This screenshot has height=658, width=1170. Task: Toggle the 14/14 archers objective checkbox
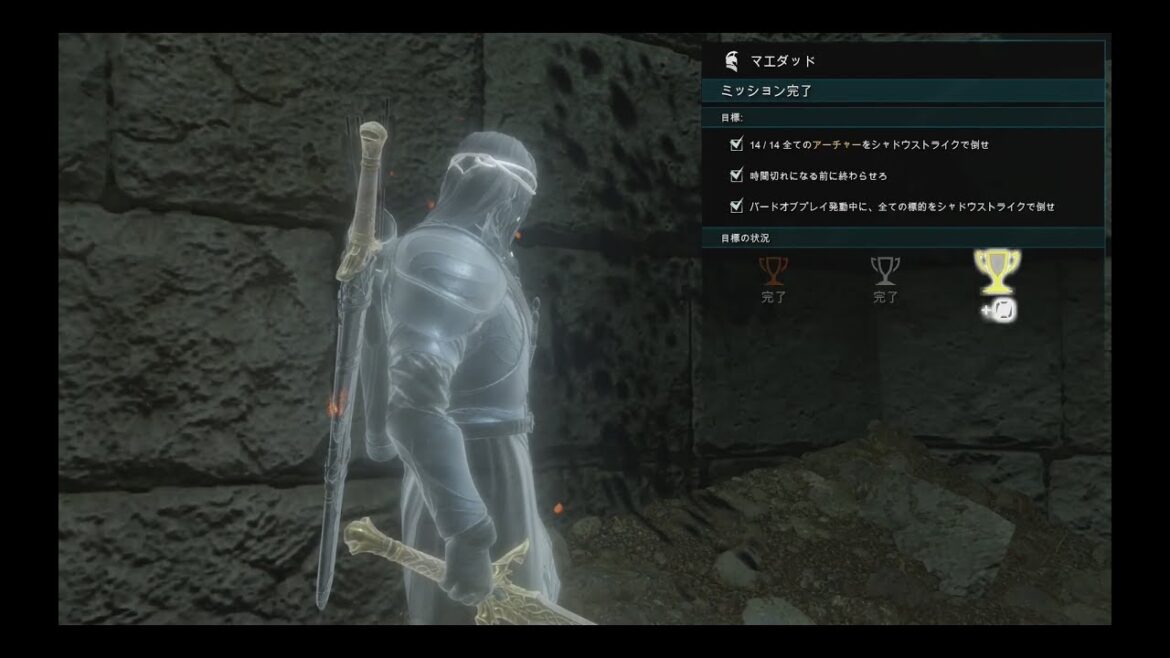737,144
